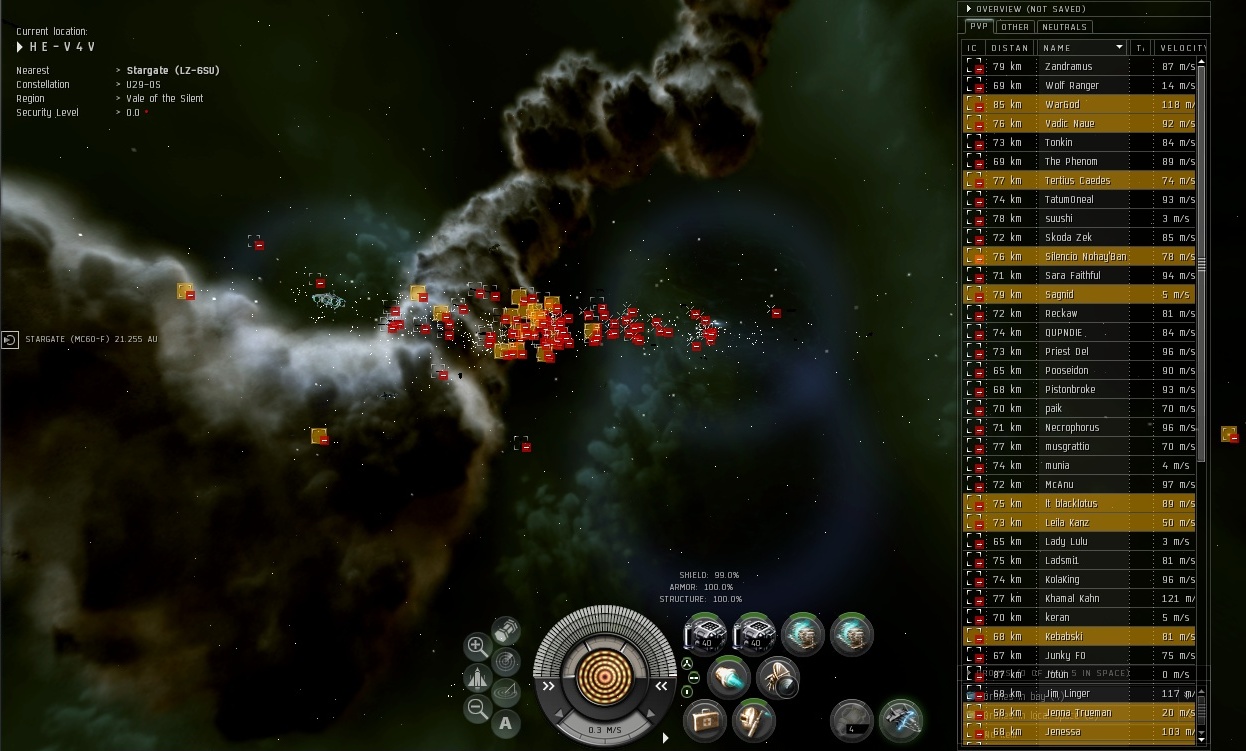The height and width of the screenshot is (751, 1246).
Task: Click Kebabski's overview entry
Action: point(1066,636)
